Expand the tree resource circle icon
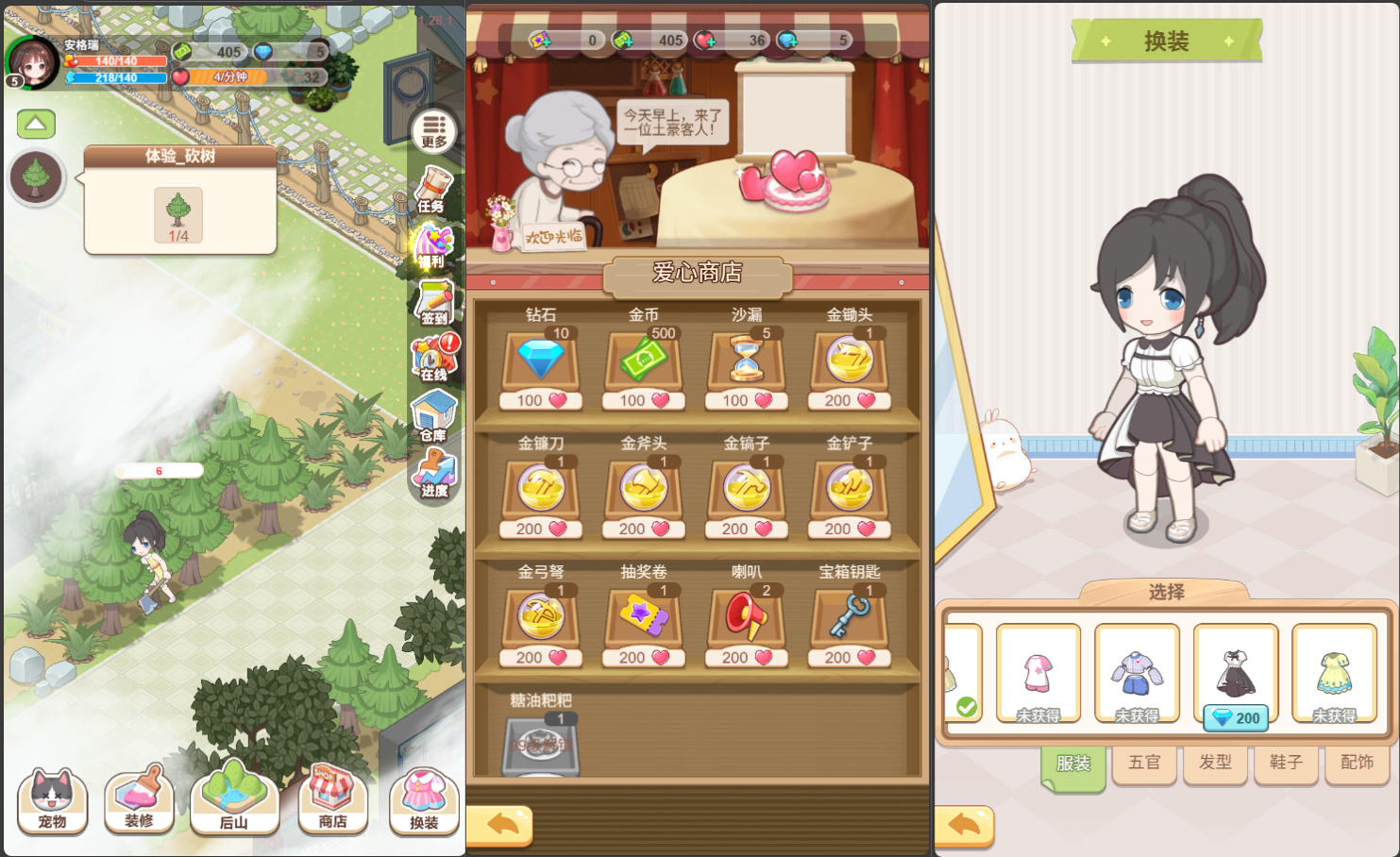 36,177
